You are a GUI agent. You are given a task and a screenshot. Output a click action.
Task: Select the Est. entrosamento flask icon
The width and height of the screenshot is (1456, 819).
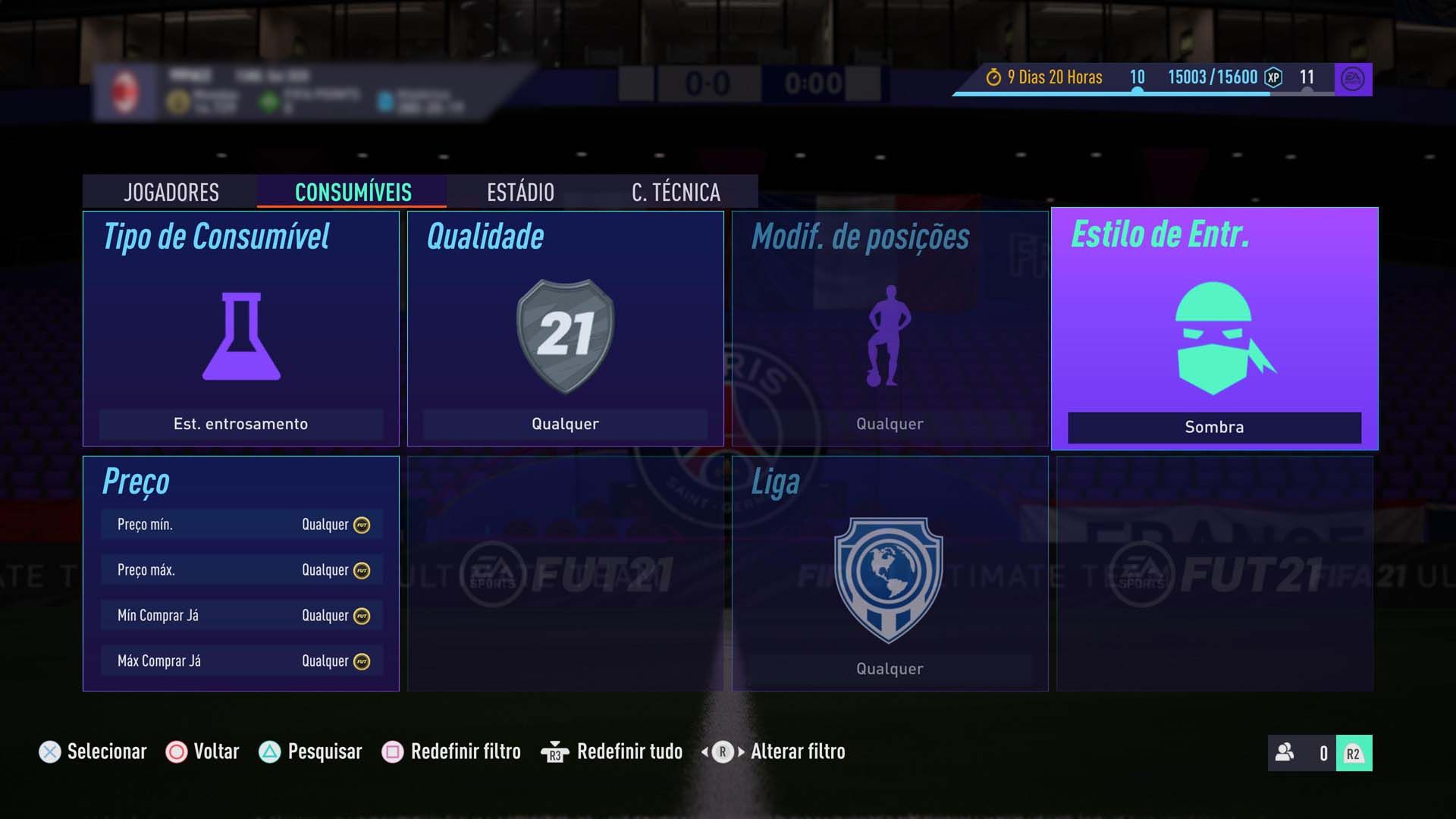tap(241, 337)
